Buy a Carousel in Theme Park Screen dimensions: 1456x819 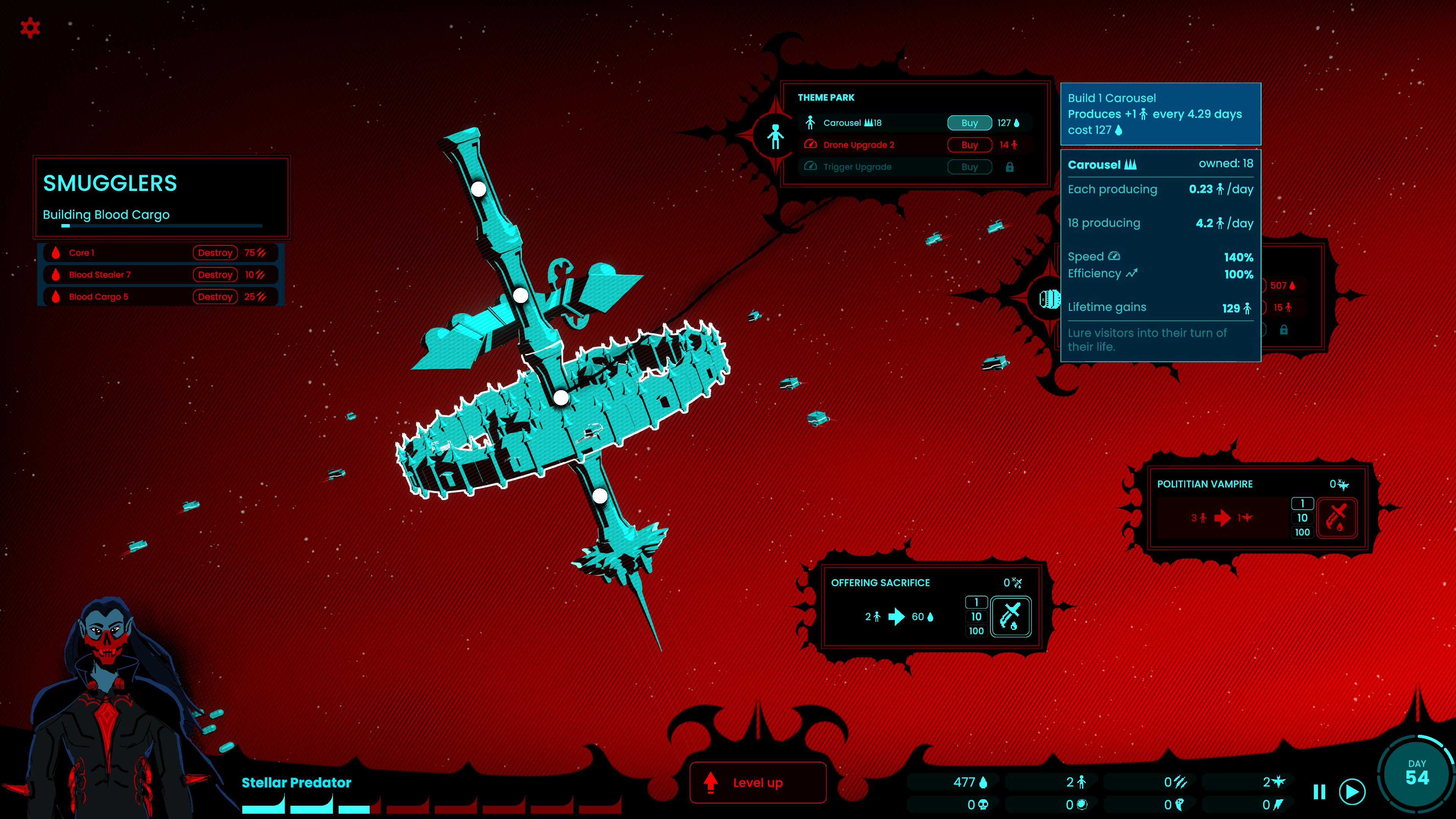[969, 122]
